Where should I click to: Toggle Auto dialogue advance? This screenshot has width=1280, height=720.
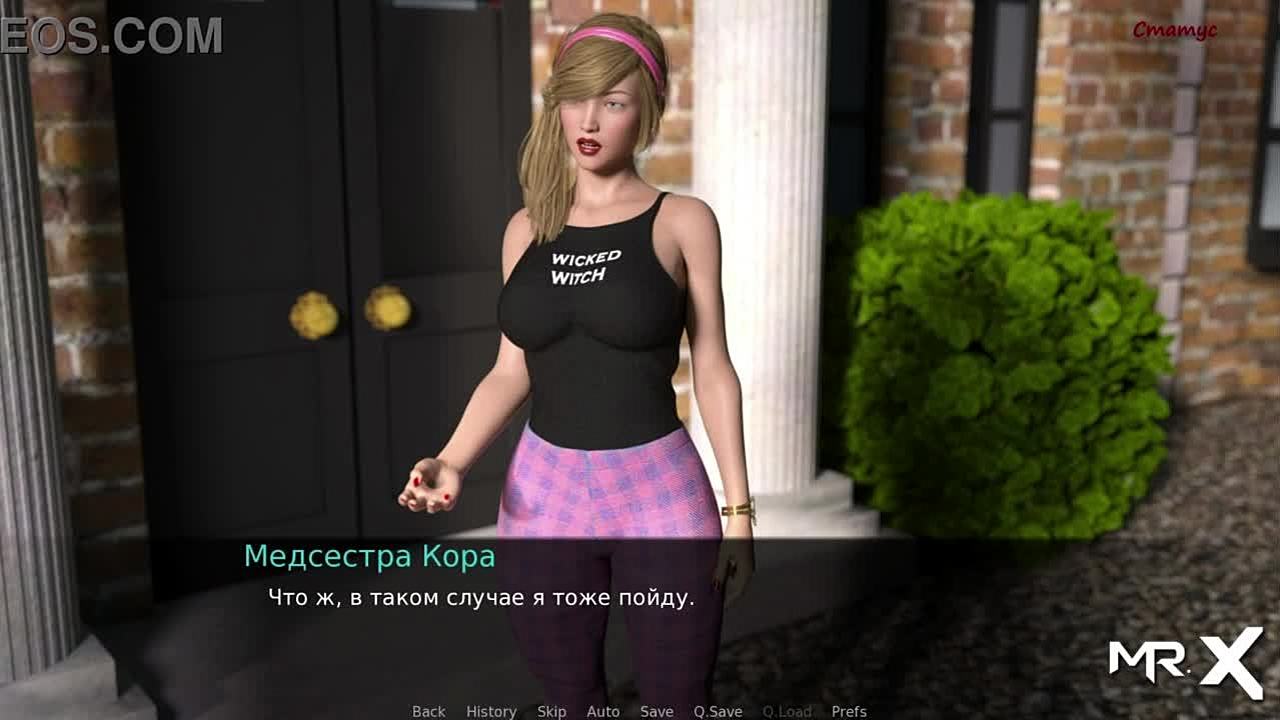(x=603, y=711)
